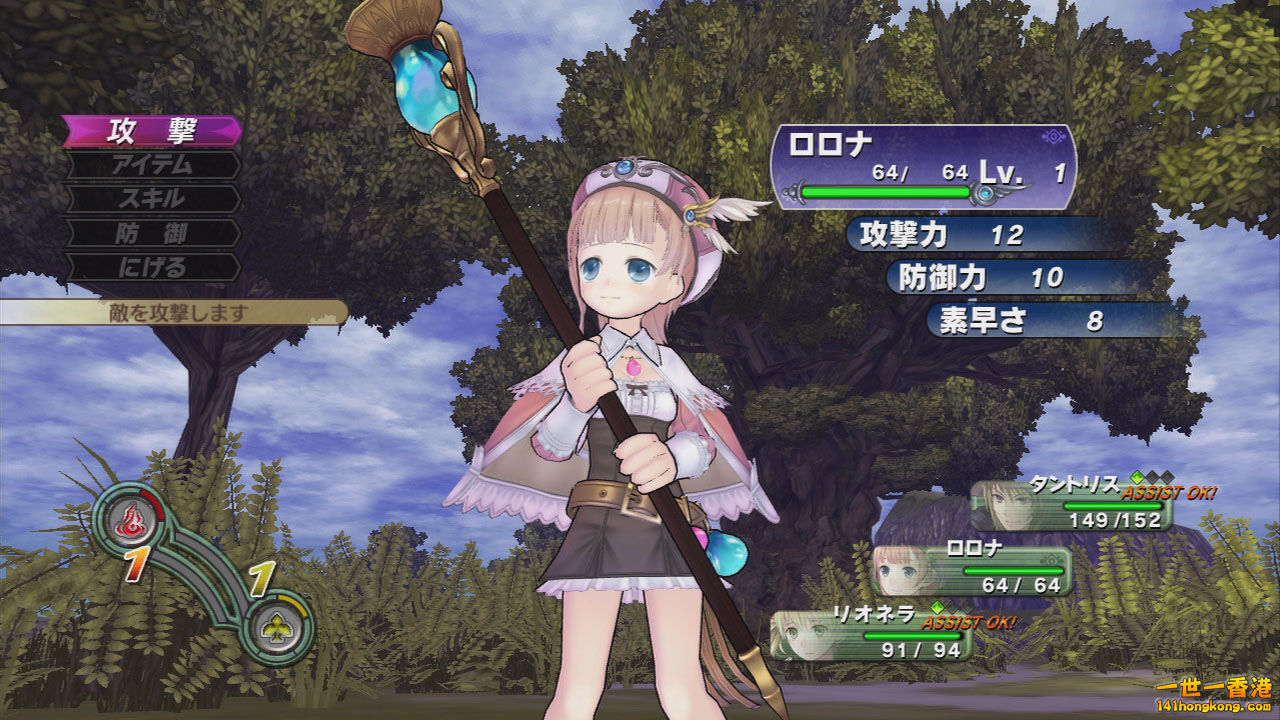Toggle ASSIST OK indicator under タントリス

[1170, 492]
